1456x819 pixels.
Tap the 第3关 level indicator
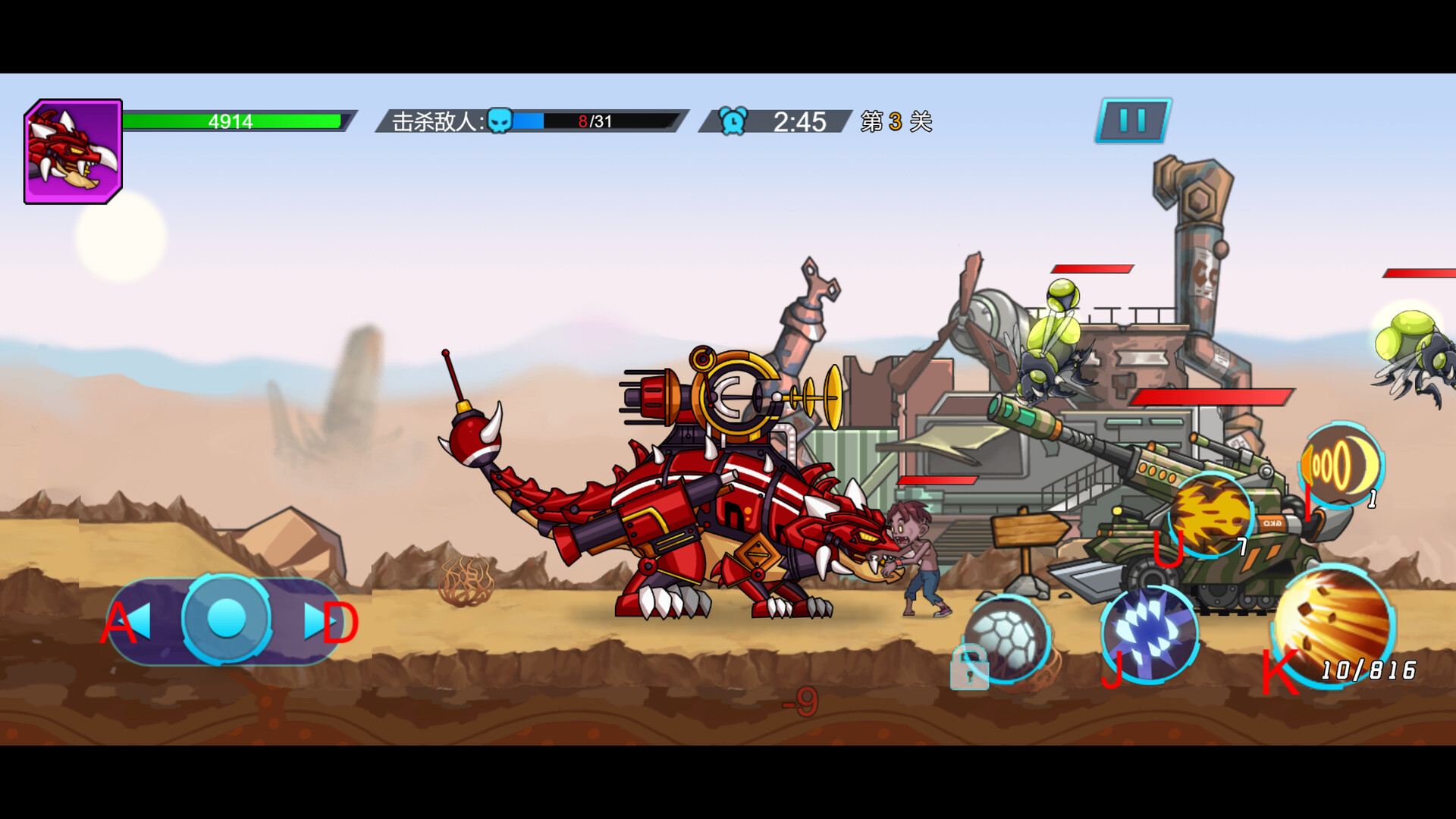(x=895, y=121)
